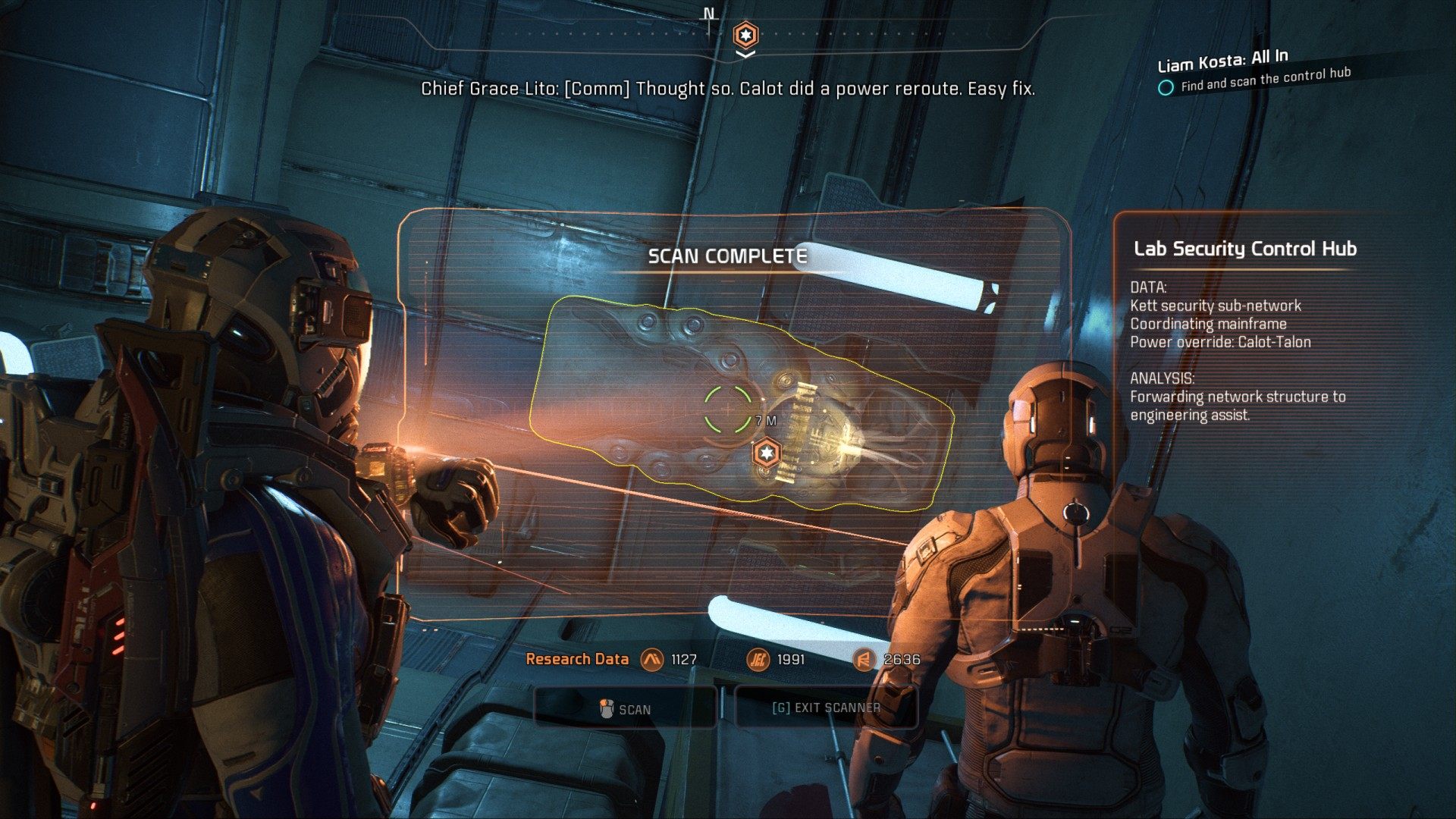Open the Lab Security Control Hub scan panel
This screenshot has width=1456, height=819.
click(x=1244, y=249)
